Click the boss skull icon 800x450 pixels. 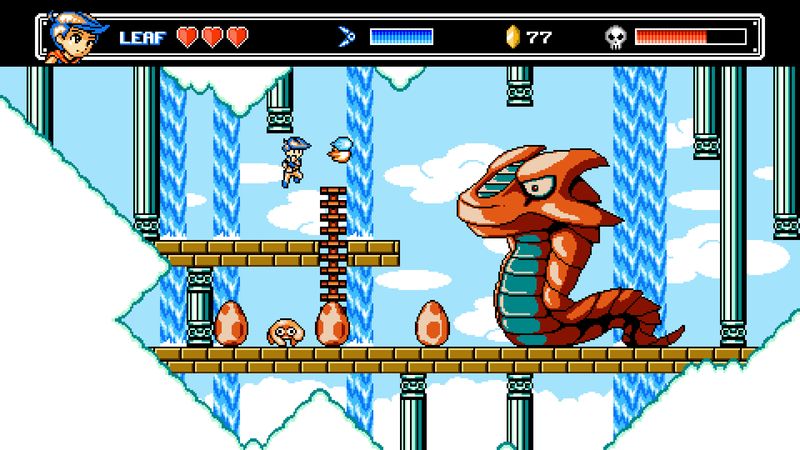[616, 37]
